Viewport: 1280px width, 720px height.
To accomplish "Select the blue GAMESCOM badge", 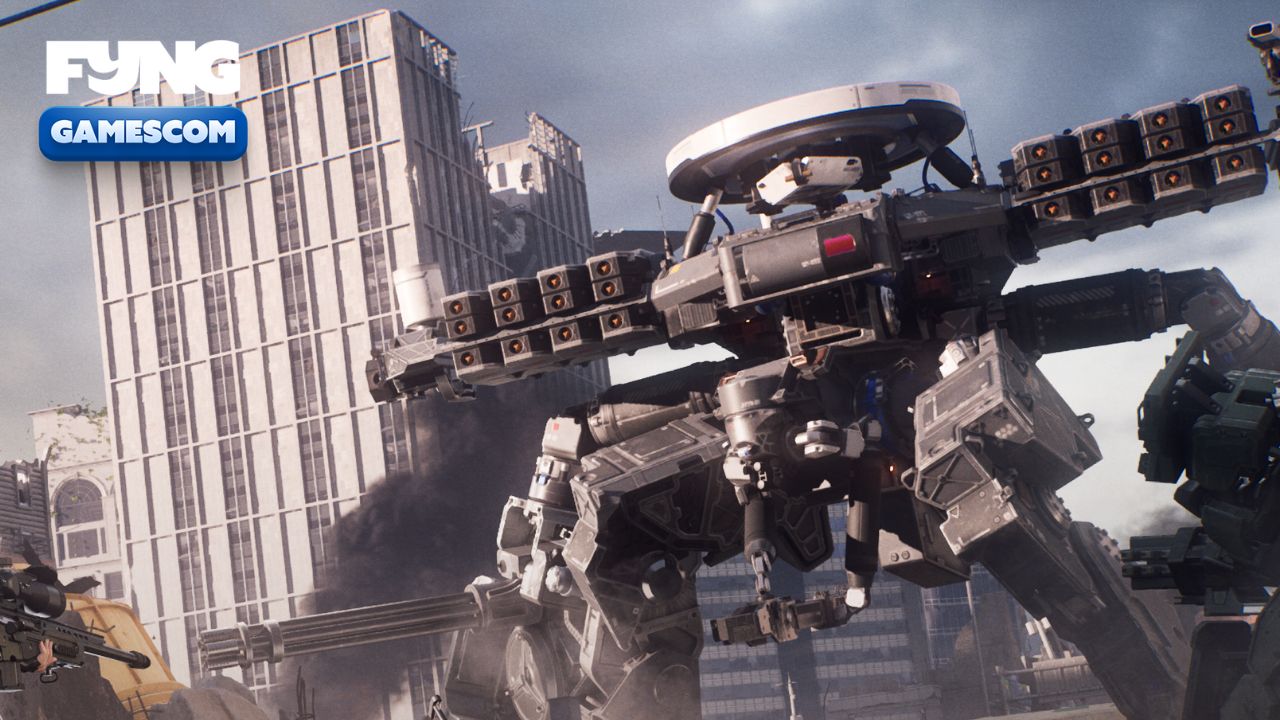I will pyautogui.click(x=143, y=132).
